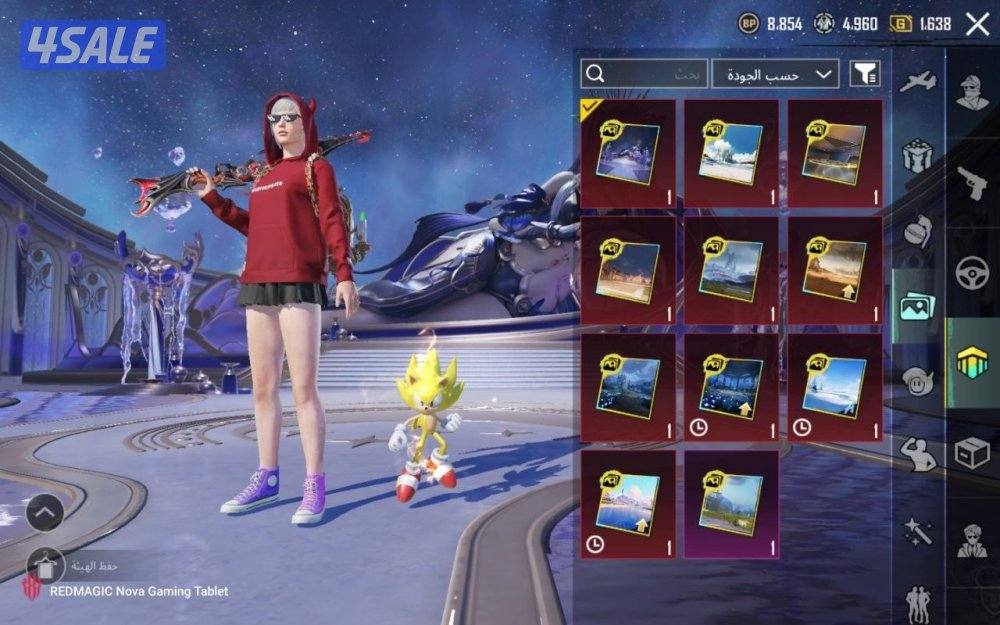Select the equipped lobby theme with checkmark
This screenshot has width=1000, height=625.
628,153
